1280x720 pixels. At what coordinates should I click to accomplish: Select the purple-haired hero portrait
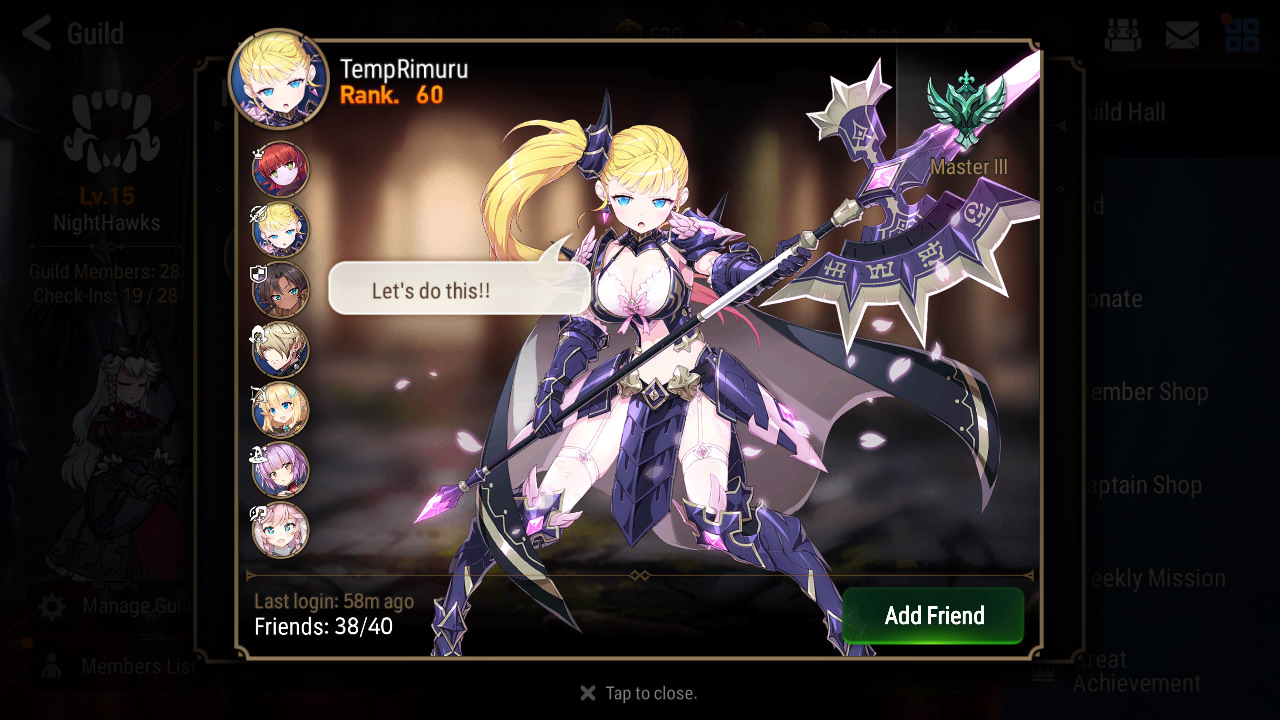tap(280, 470)
